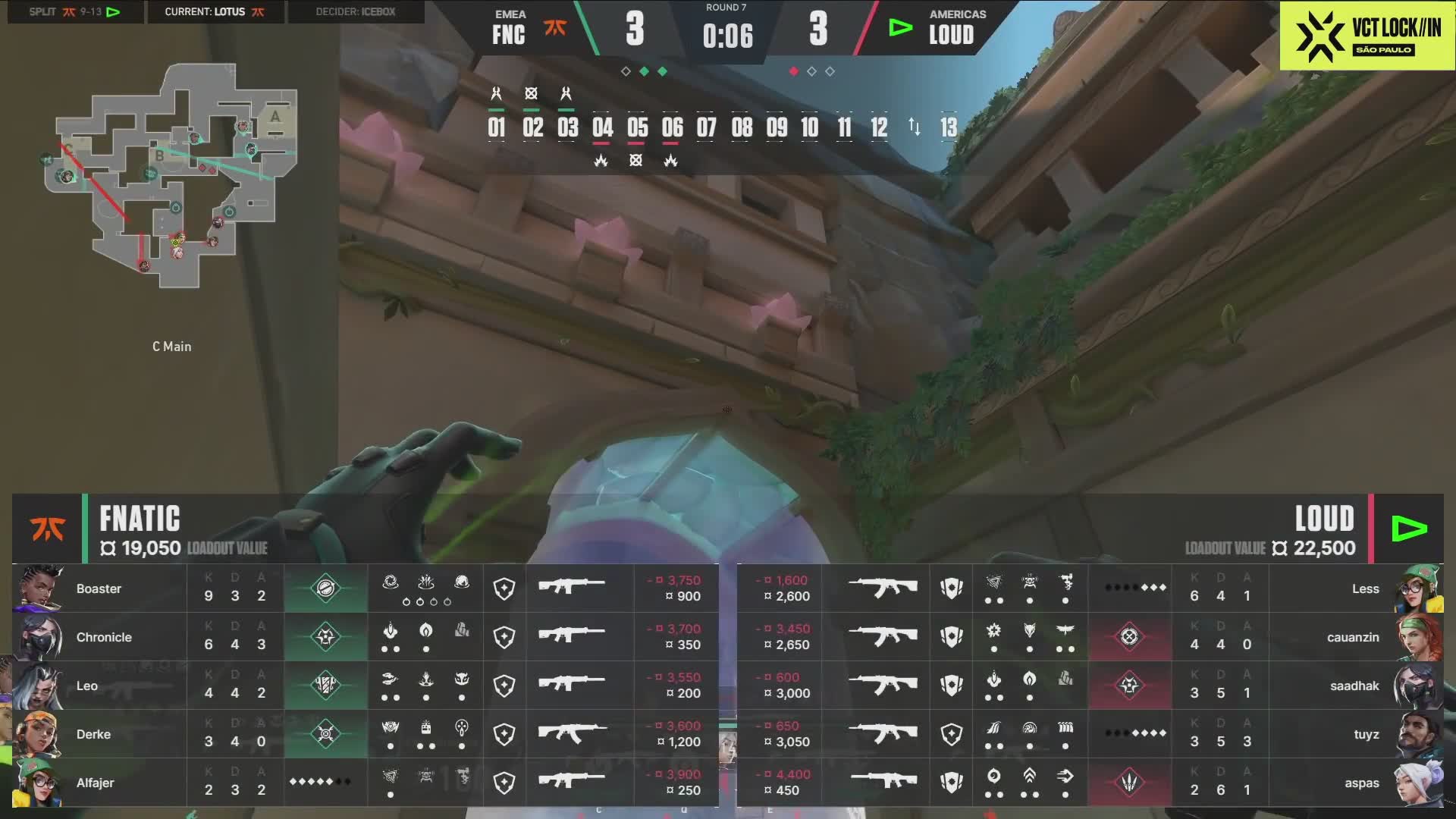The width and height of the screenshot is (1456, 819).
Task: Jump to round 07 in the round tracker
Action: coord(707,127)
